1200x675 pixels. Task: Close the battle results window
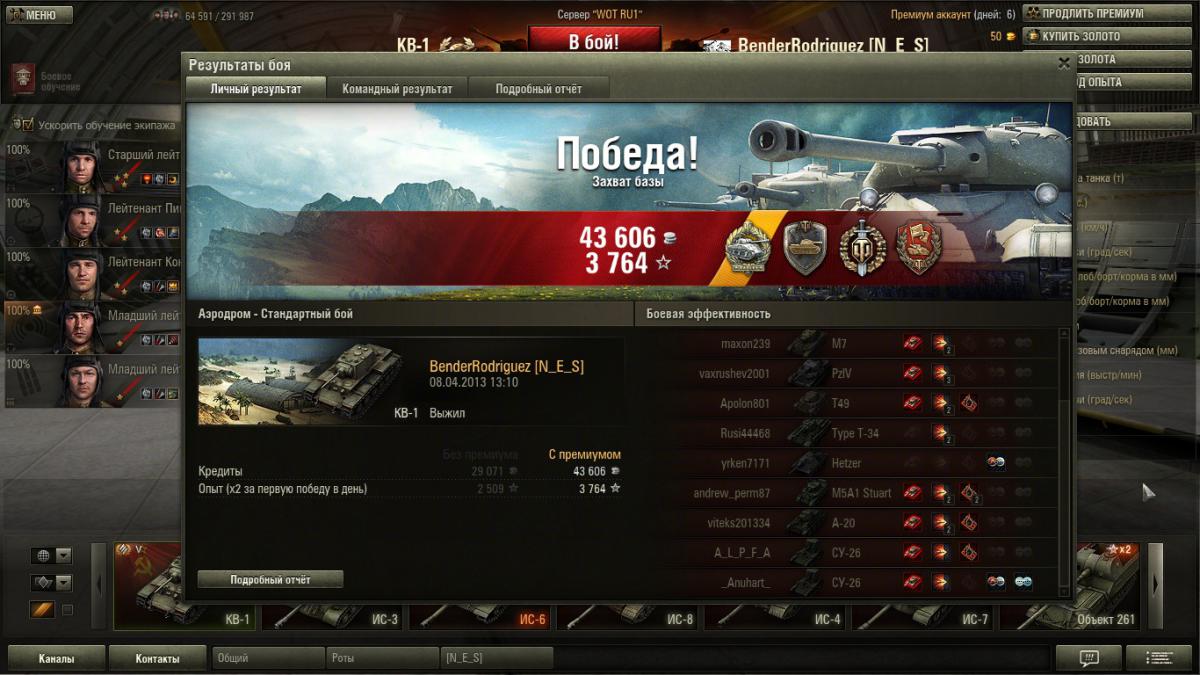[1063, 62]
